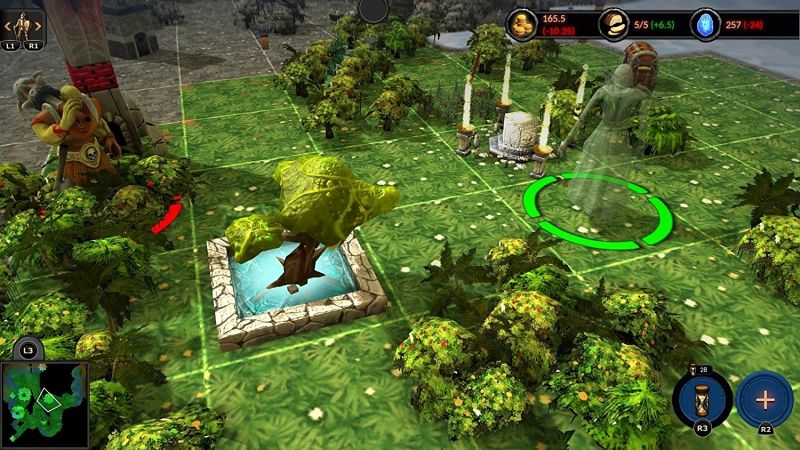Open the plus build menu button
Viewport: 800px width, 450px height.
(765, 398)
